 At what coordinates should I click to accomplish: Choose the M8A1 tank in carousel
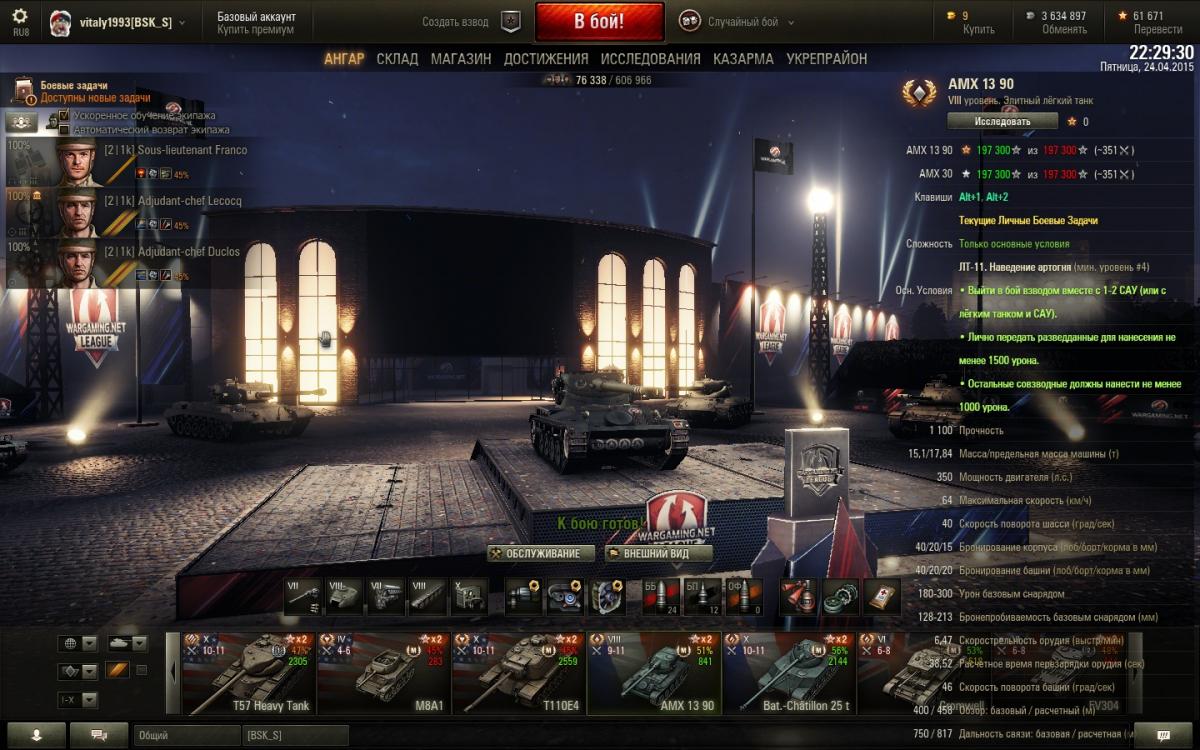(x=384, y=673)
